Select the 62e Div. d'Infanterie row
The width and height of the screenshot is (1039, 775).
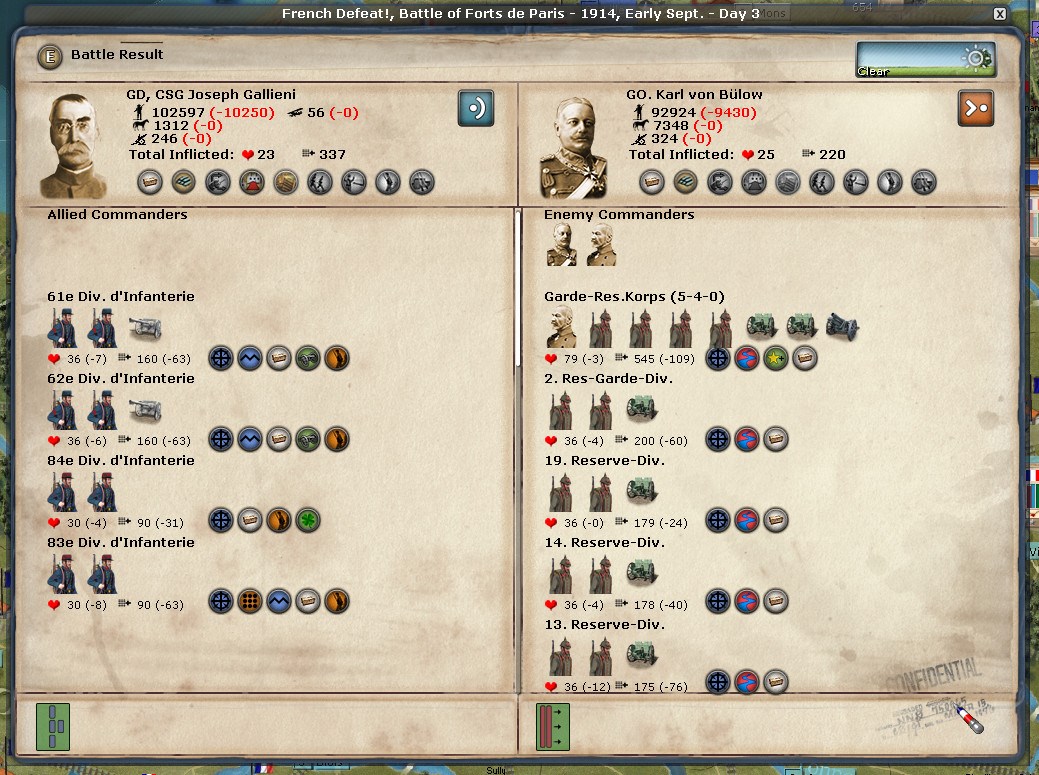point(121,379)
